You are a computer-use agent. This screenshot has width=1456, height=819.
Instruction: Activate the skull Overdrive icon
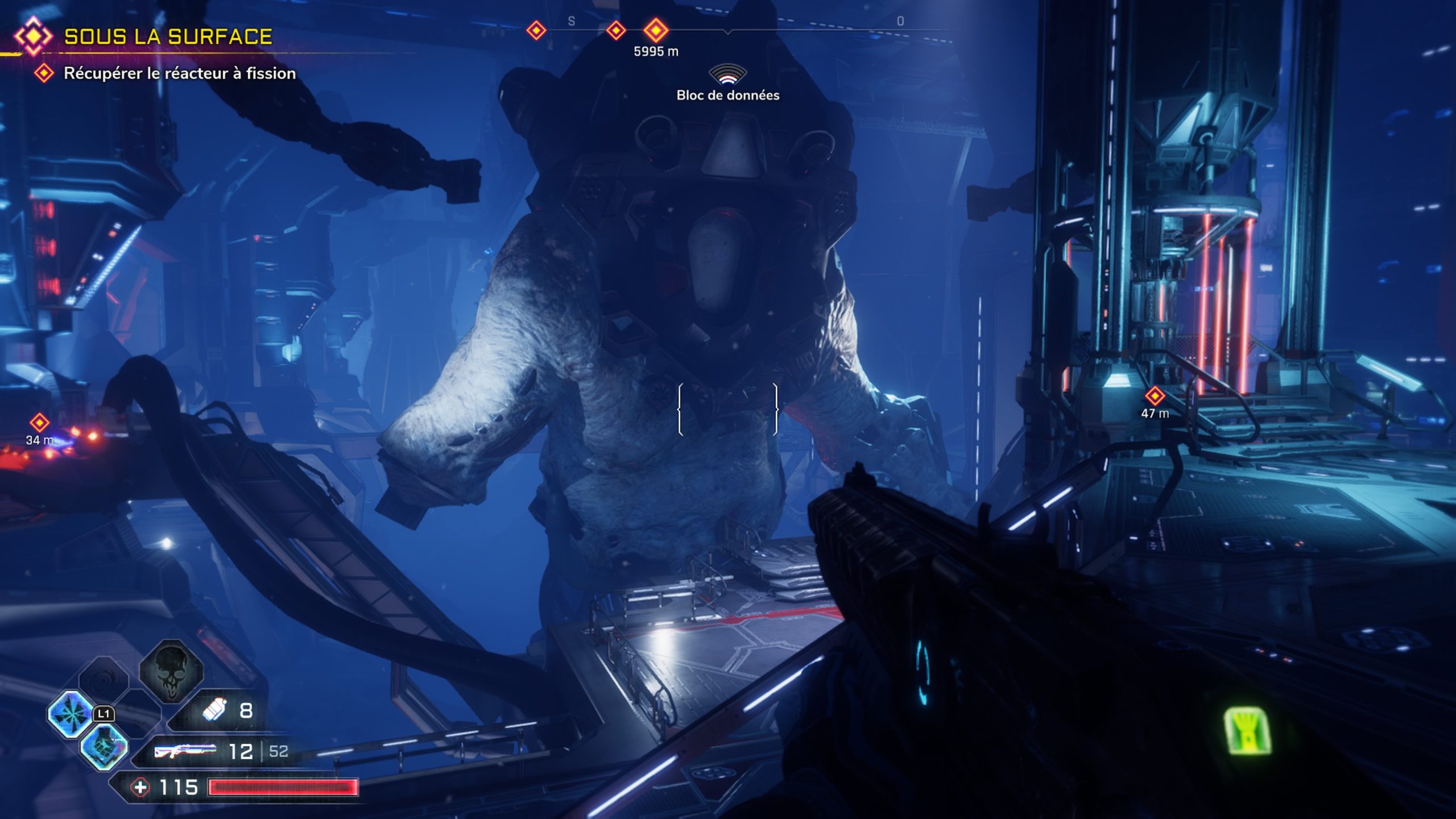(x=171, y=670)
